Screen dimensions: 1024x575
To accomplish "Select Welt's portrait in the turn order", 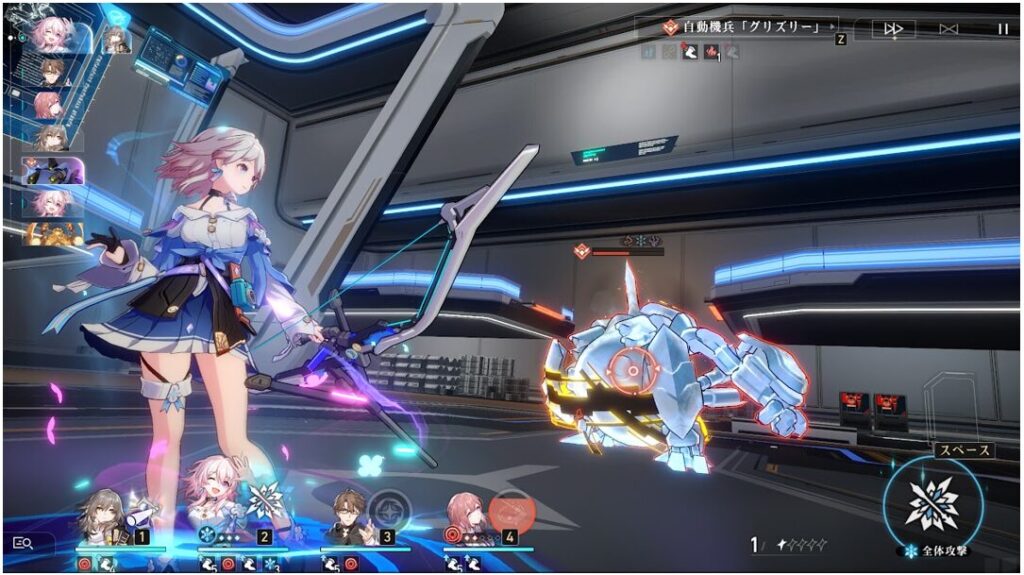I will click(x=51, y=71).
